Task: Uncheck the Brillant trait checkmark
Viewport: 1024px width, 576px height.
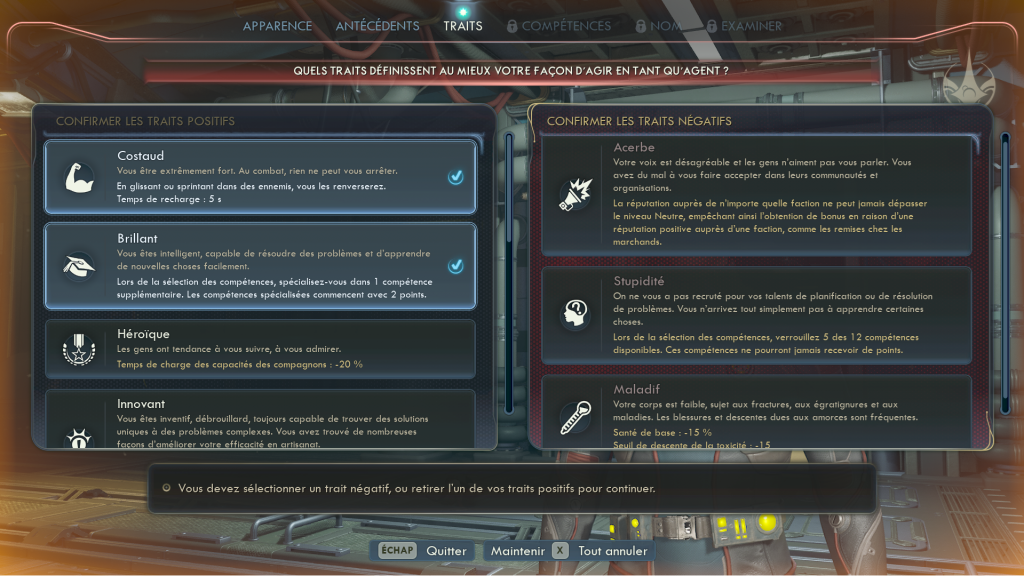Action: [455, 266]
